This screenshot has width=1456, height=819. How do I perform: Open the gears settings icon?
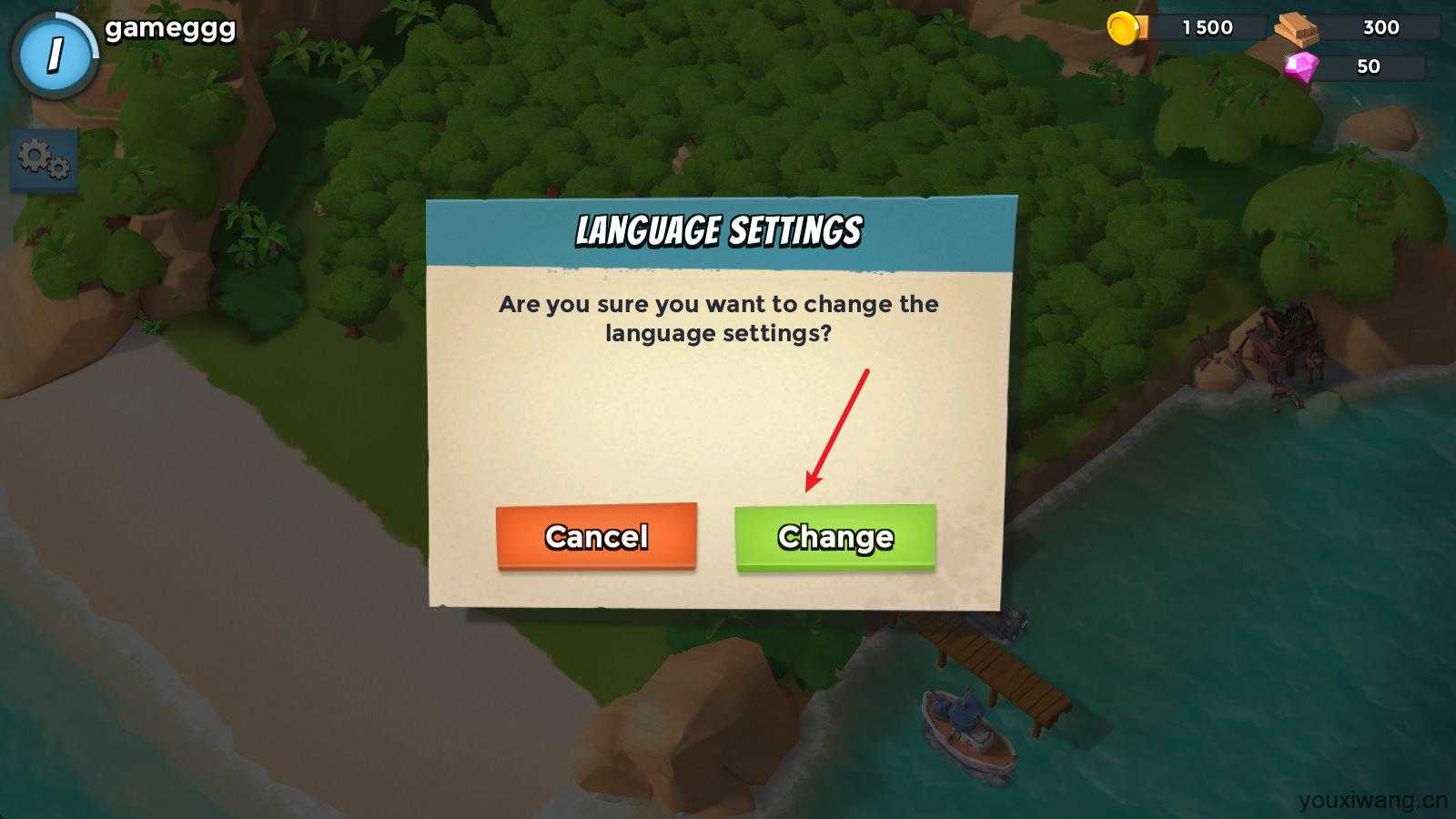click(x=43, y=160)
